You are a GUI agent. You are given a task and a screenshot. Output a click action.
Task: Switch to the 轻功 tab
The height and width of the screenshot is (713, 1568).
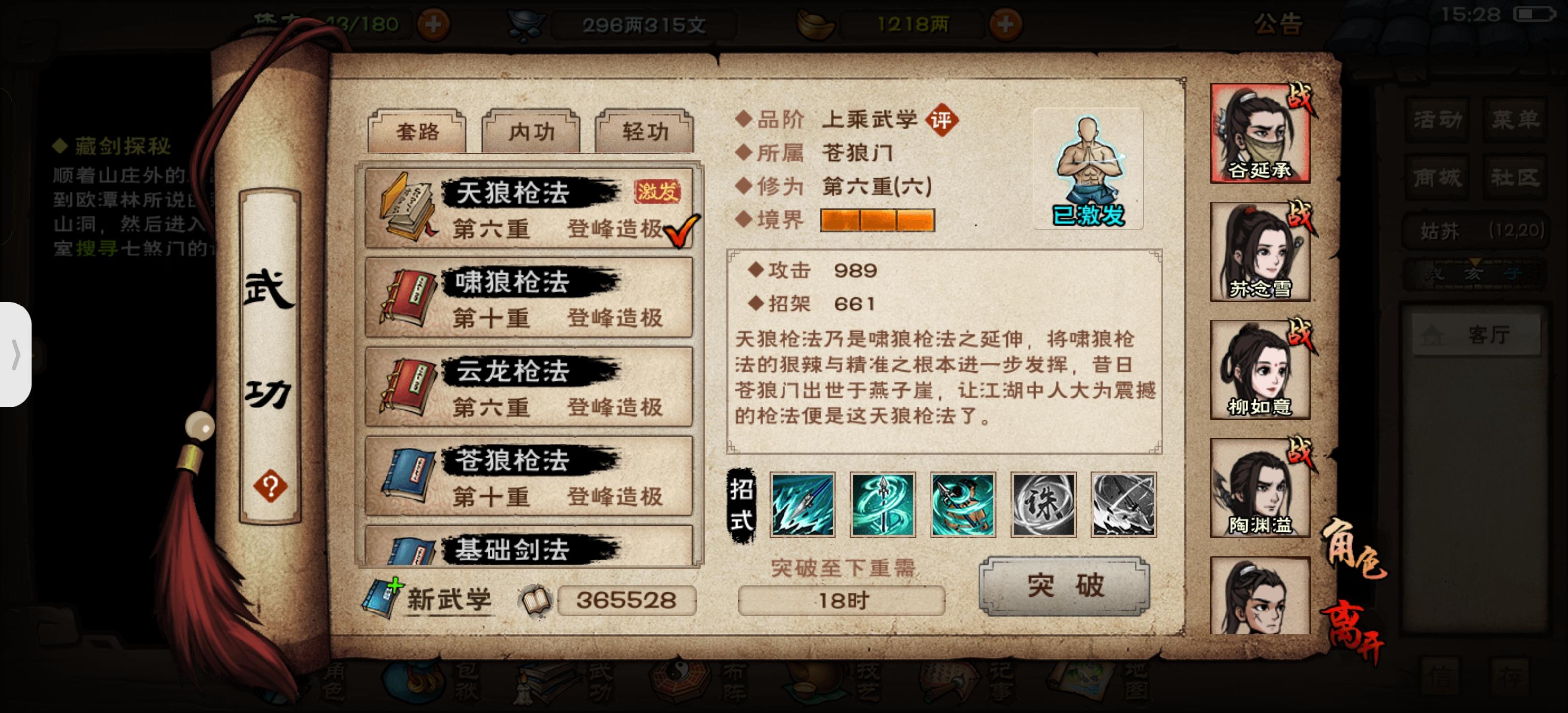(643, 130)
